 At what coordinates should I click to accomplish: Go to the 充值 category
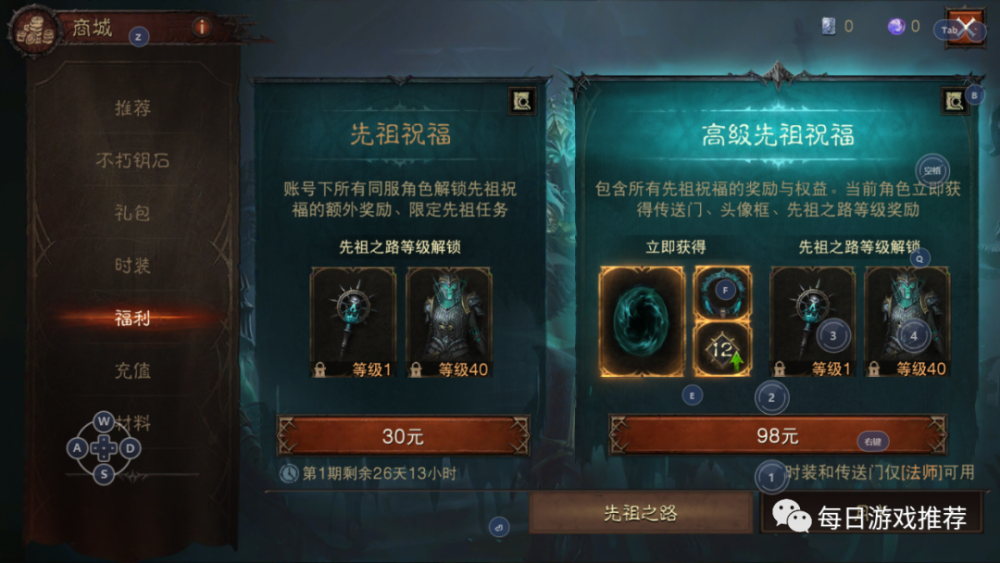coord(133,372)
